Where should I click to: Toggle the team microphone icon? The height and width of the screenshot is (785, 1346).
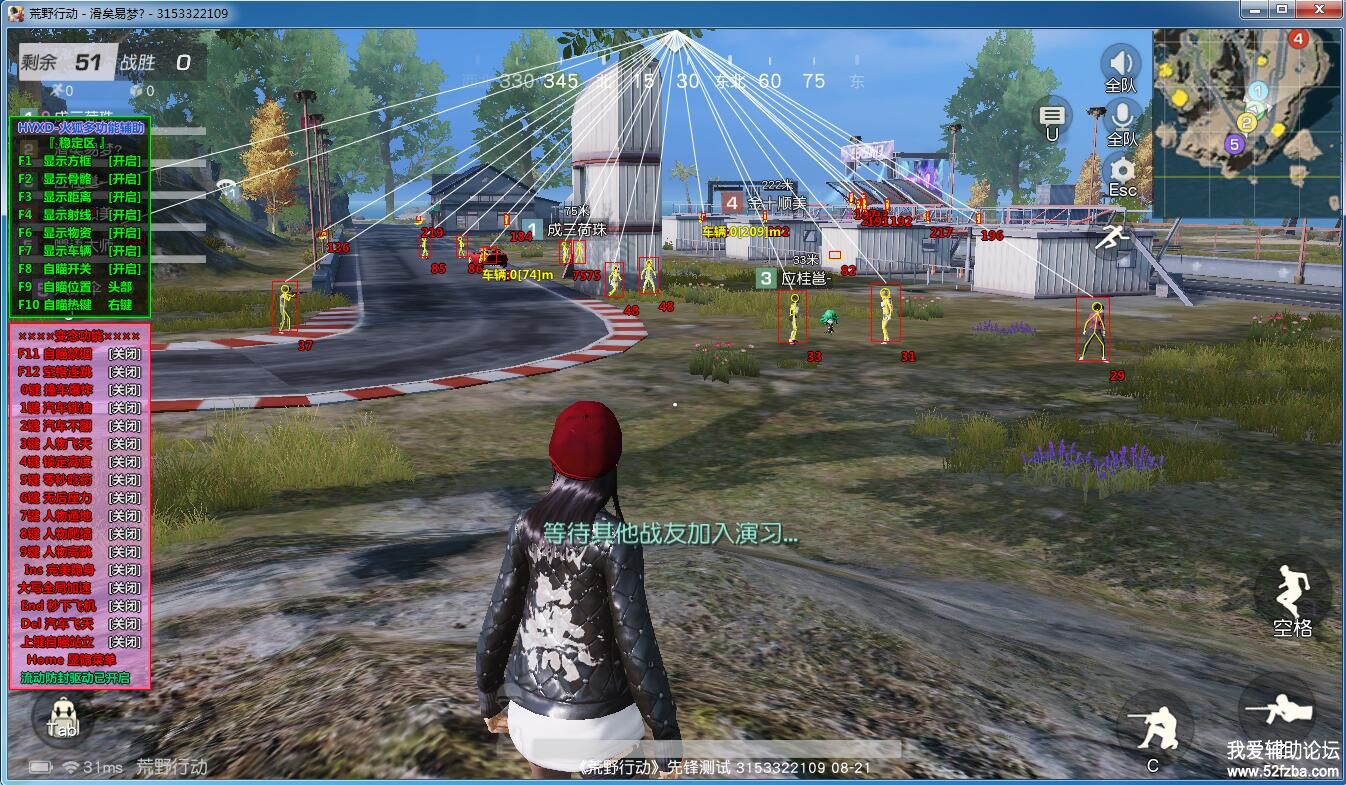click(1122, 117)
